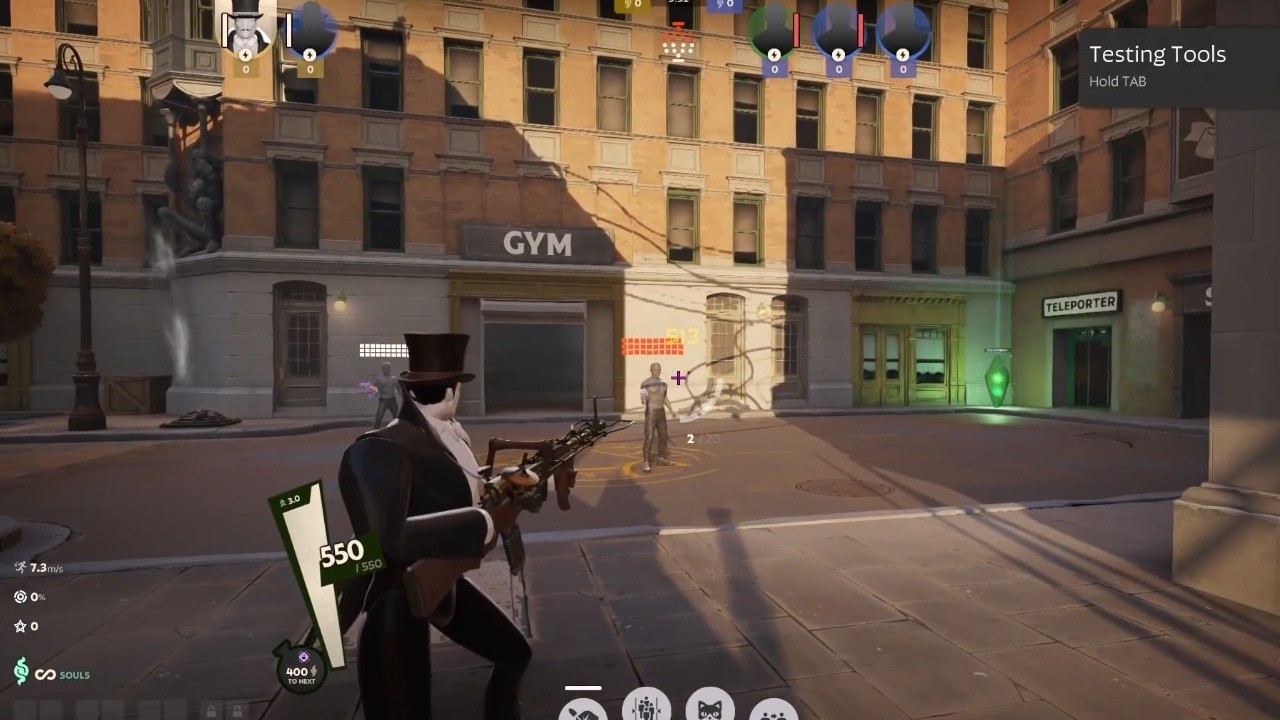The image size is (1280, 720).
Task: Click the white page indicator above the toolbar icons
Action: coord(585,687)
